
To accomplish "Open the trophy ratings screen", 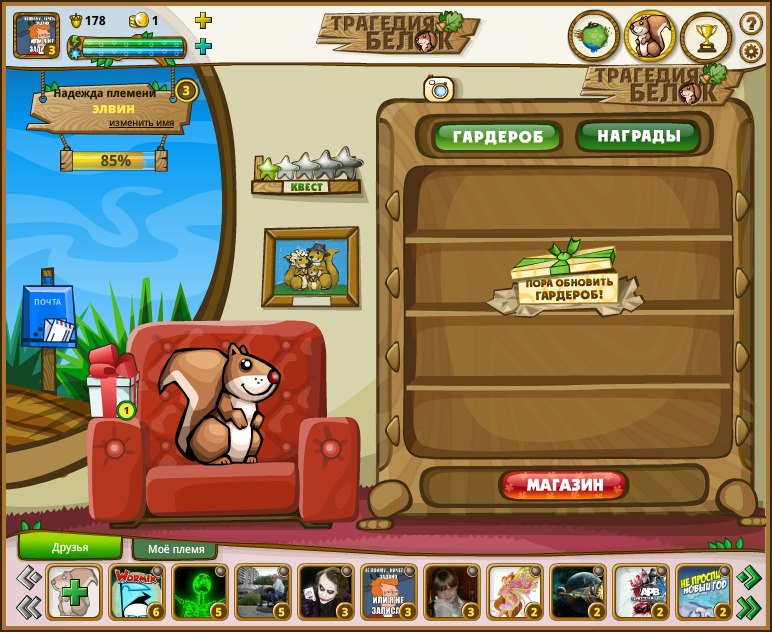I will pyautogui.click(x=706, y=37).
